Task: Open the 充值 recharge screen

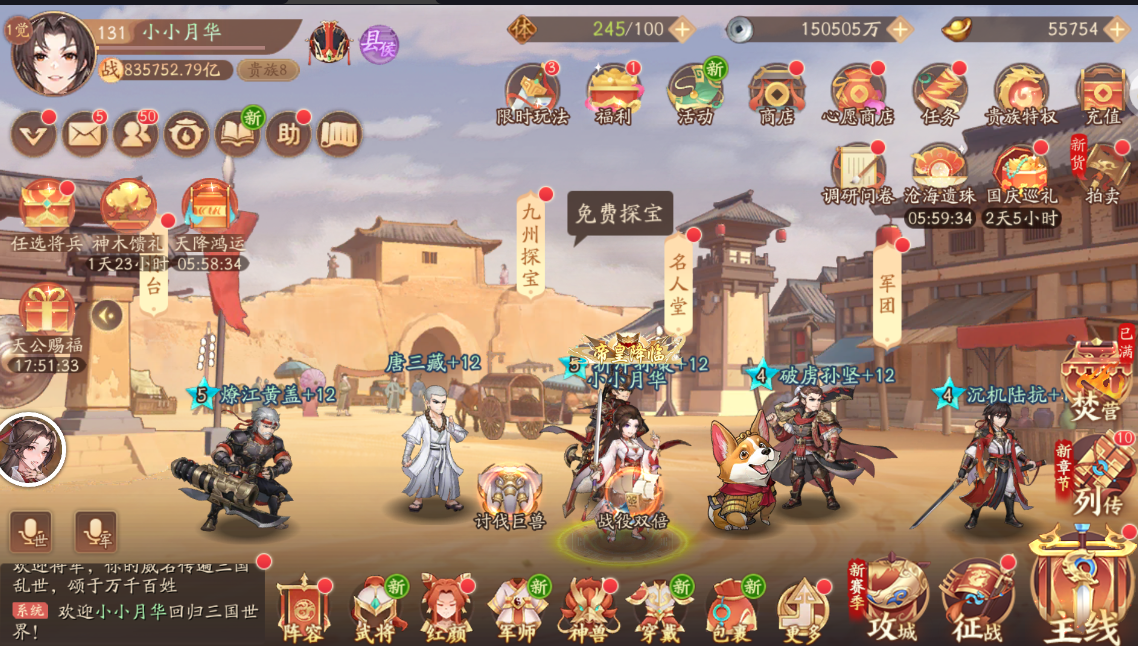Action: 1102,94
